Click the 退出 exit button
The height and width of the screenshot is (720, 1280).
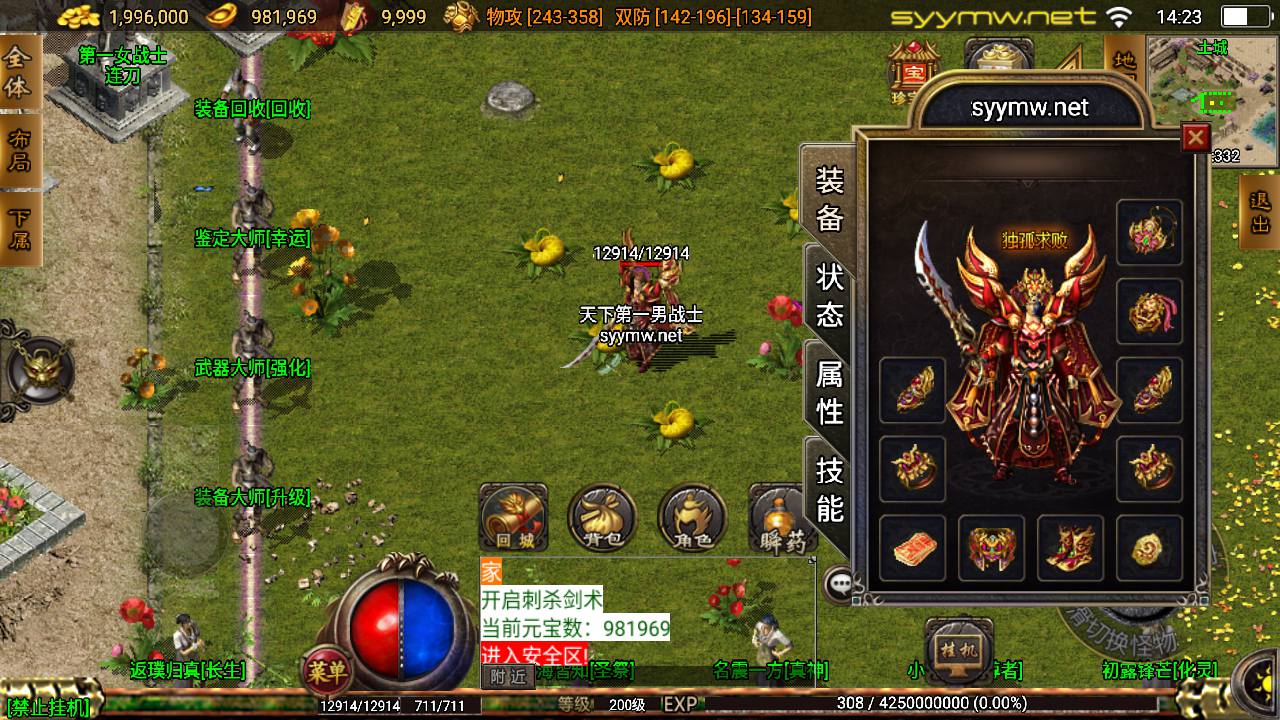coord(1260,211)
